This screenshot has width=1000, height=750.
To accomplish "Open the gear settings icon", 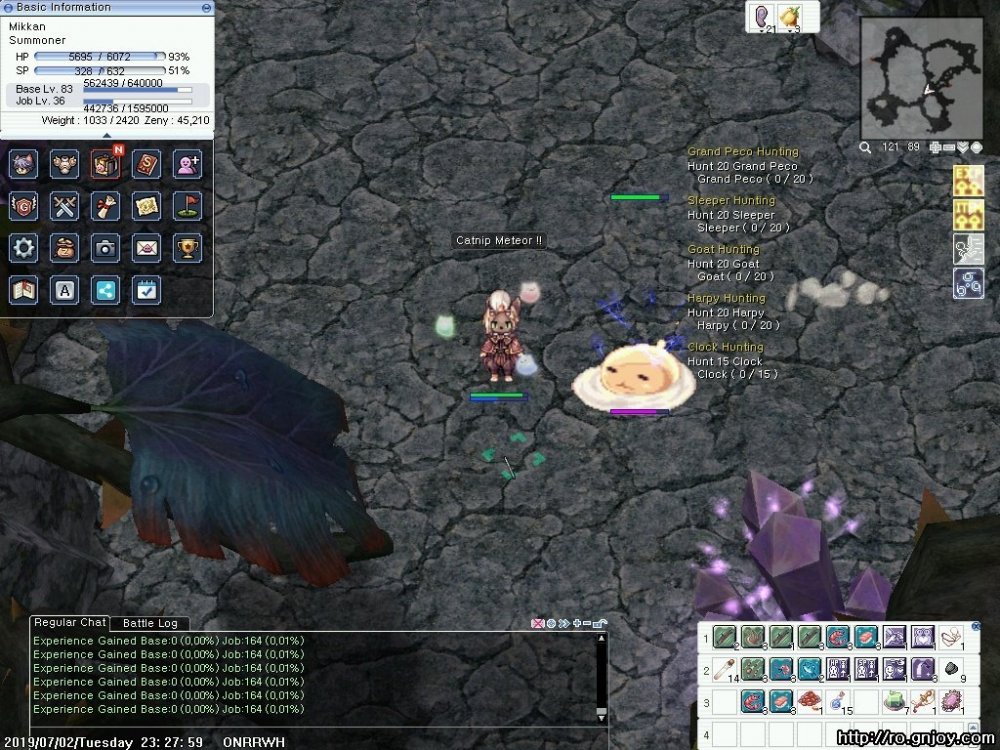I will pyautogui.click(x=23, y=248).
